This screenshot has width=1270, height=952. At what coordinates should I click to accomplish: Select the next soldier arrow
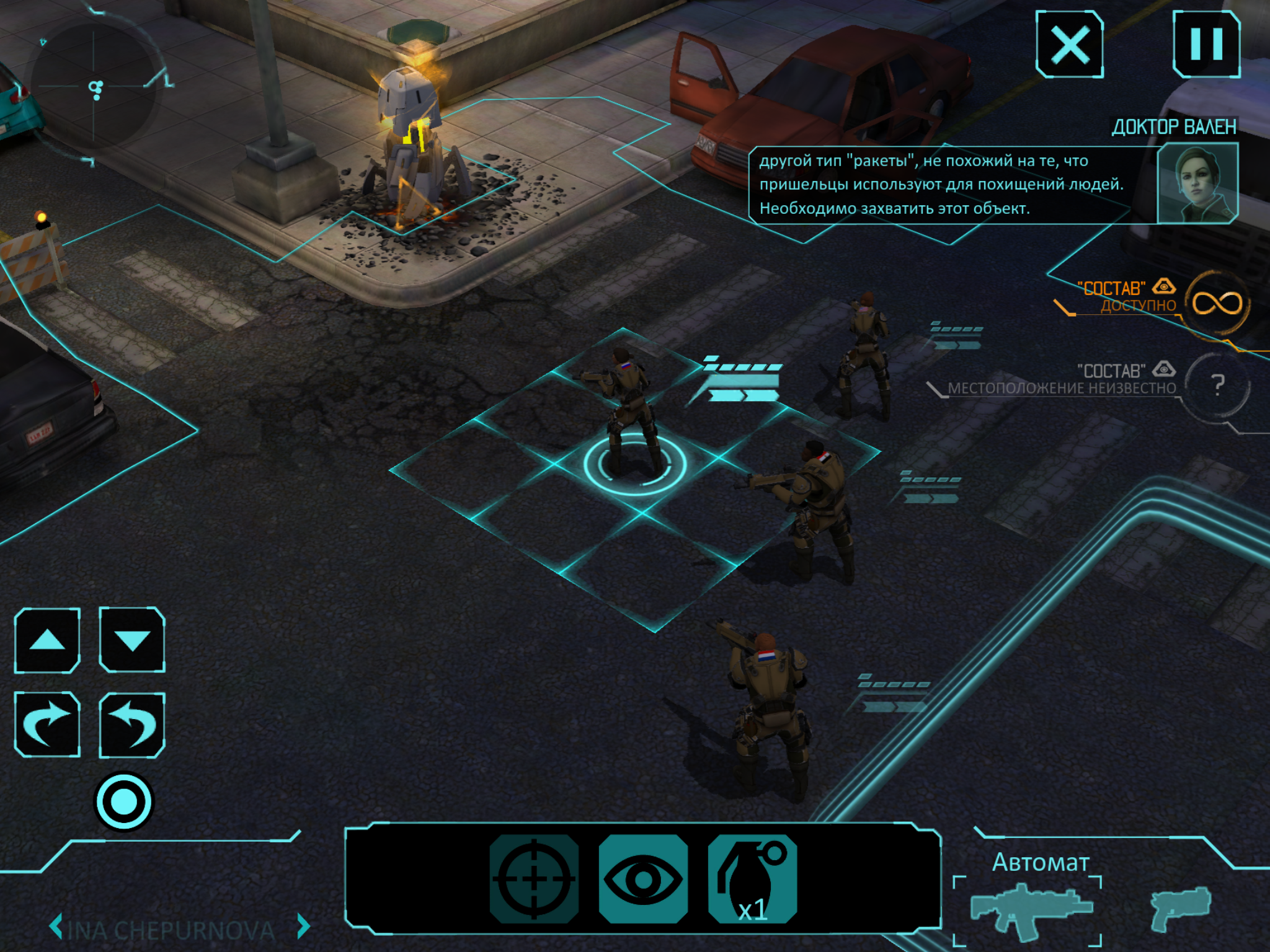[303, 927]
